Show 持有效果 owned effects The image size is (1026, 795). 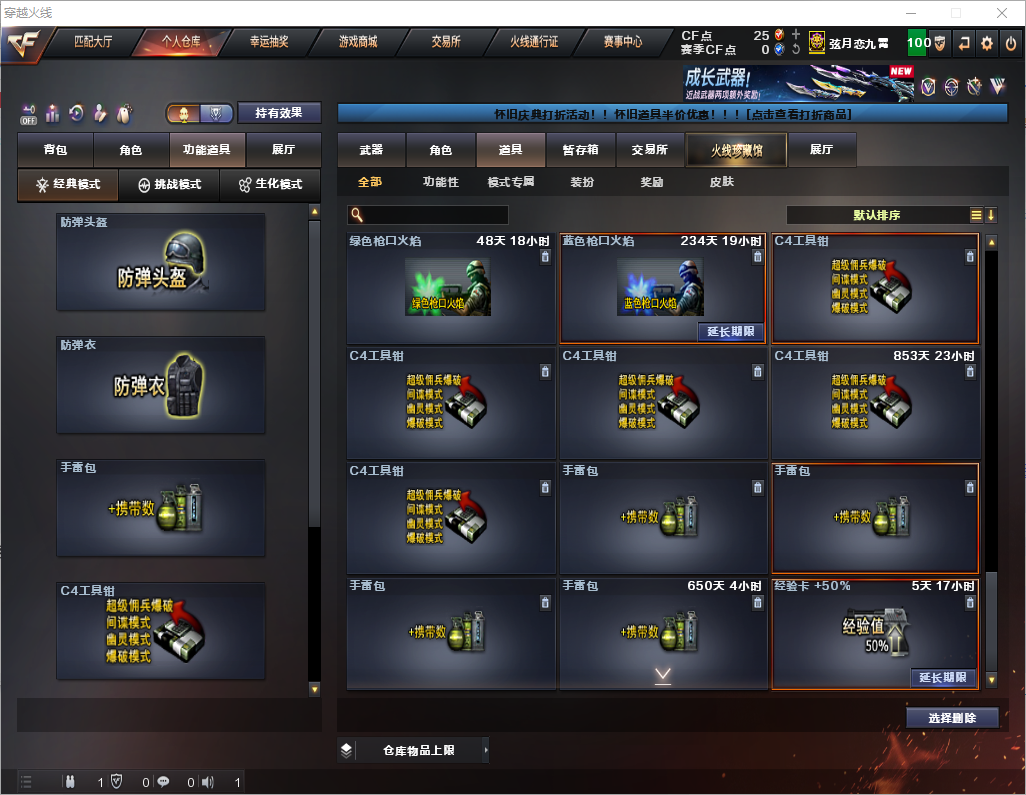(x=279, y=113)
